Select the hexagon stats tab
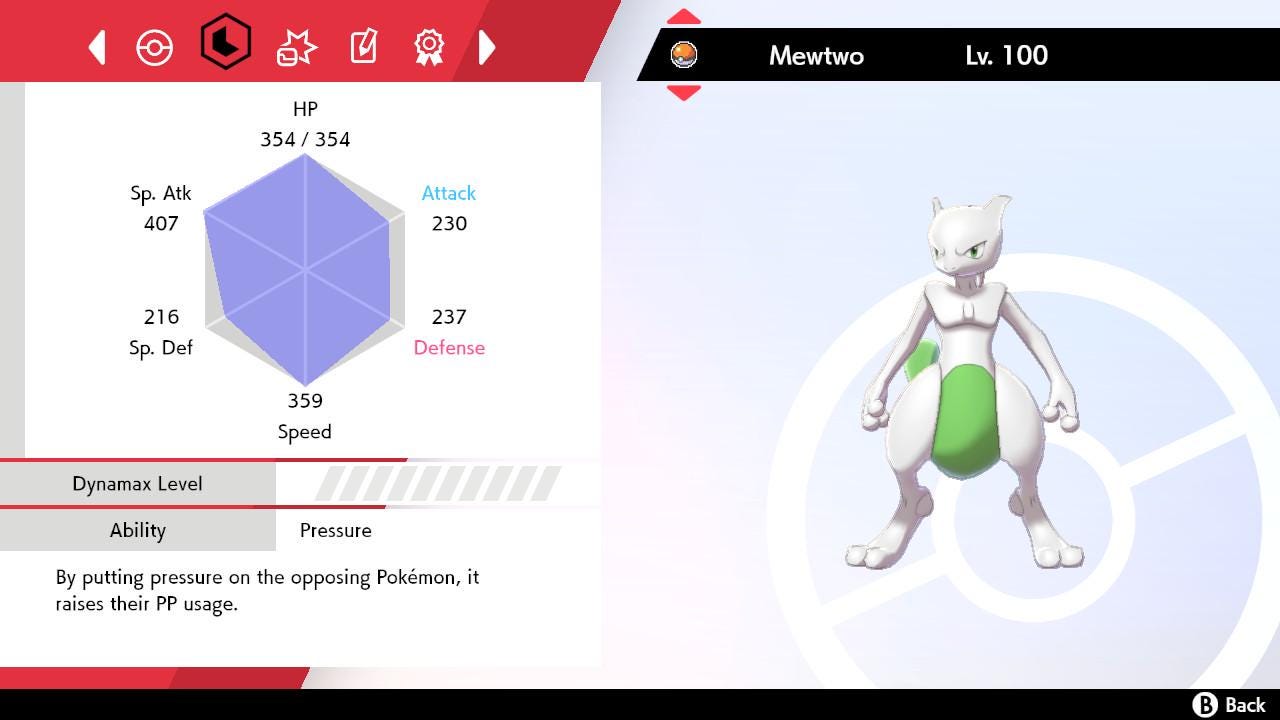The width and height of the screenshot is (1280, 720). [x=225, y=42]
